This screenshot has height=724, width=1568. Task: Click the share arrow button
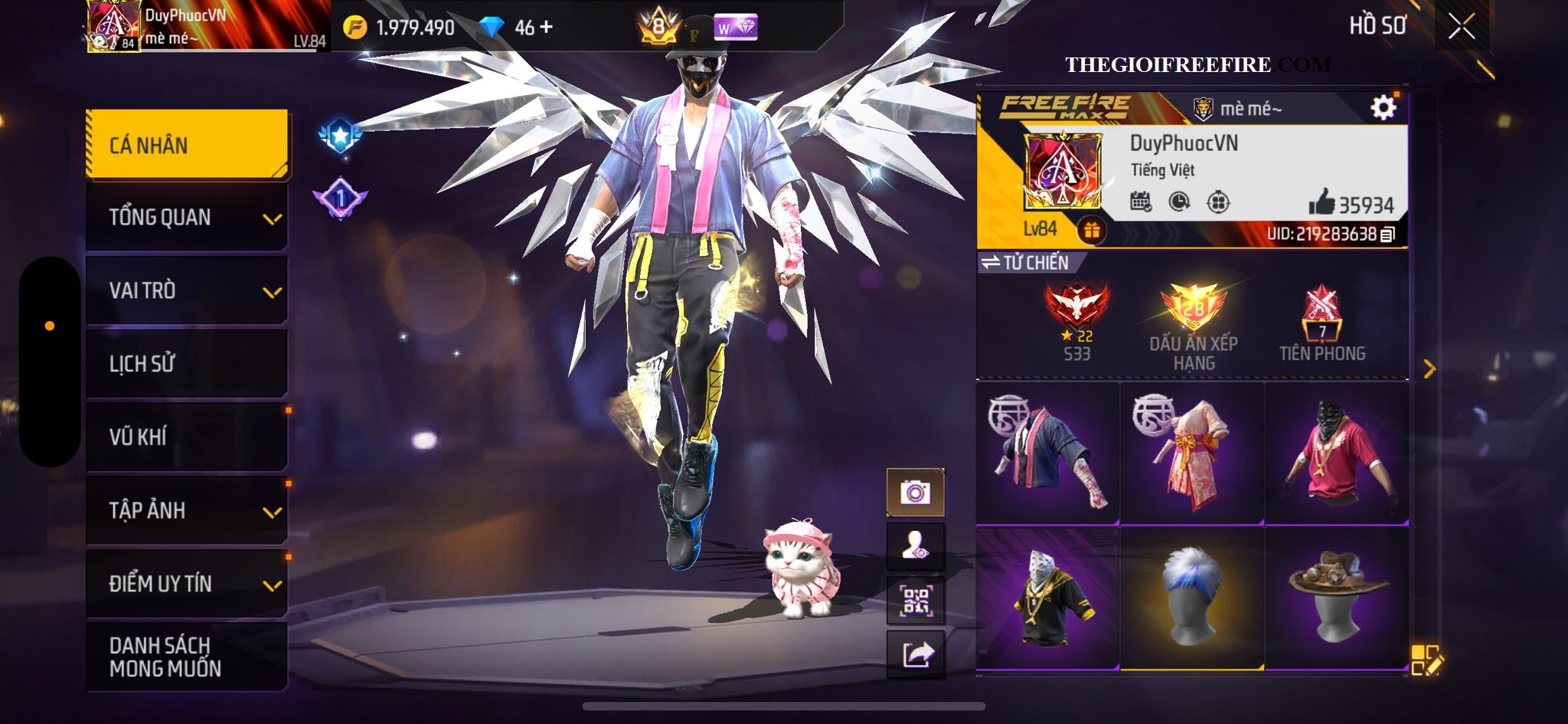[915, 654]
